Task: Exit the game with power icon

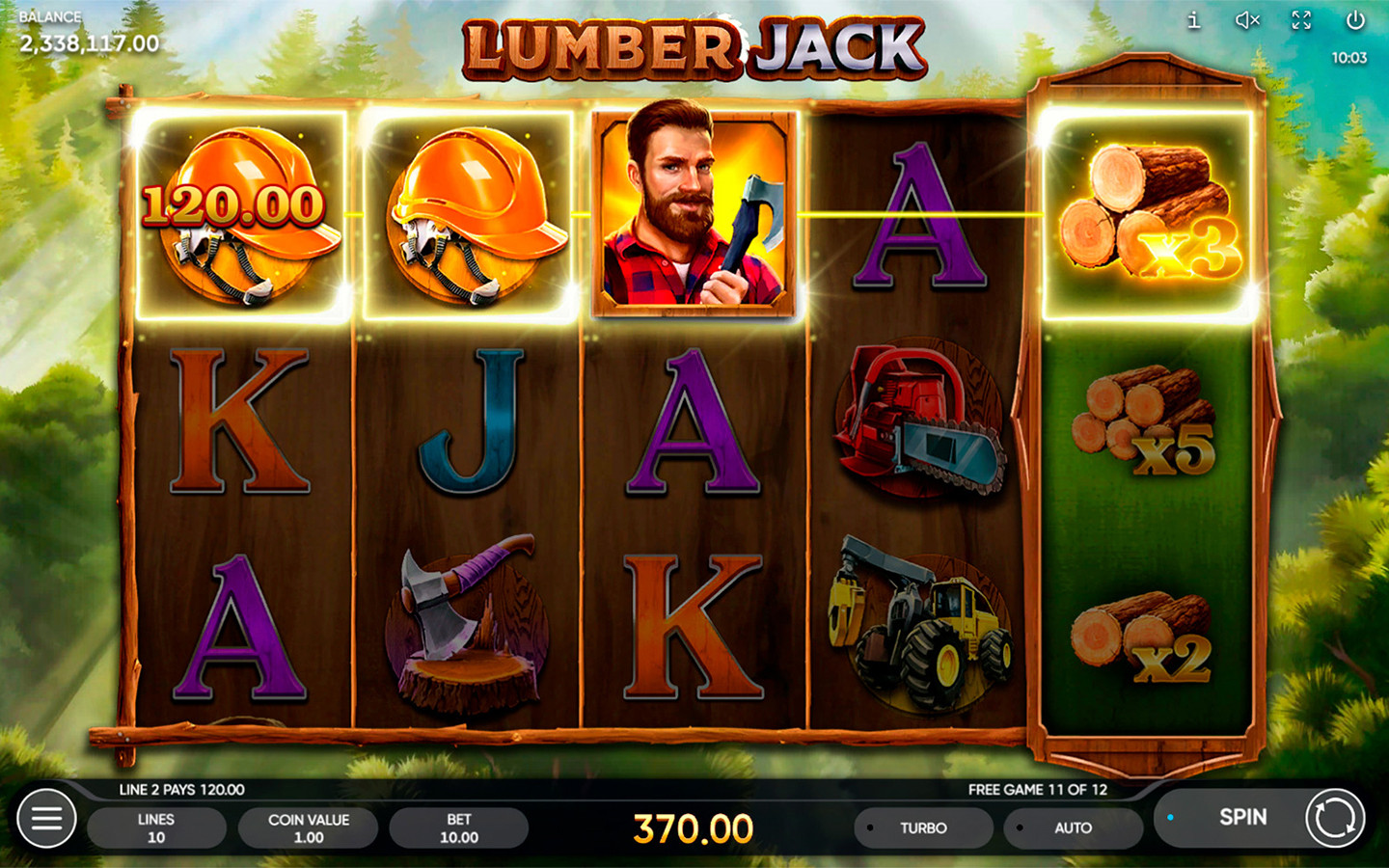Action: click(x=1355, y=20)
